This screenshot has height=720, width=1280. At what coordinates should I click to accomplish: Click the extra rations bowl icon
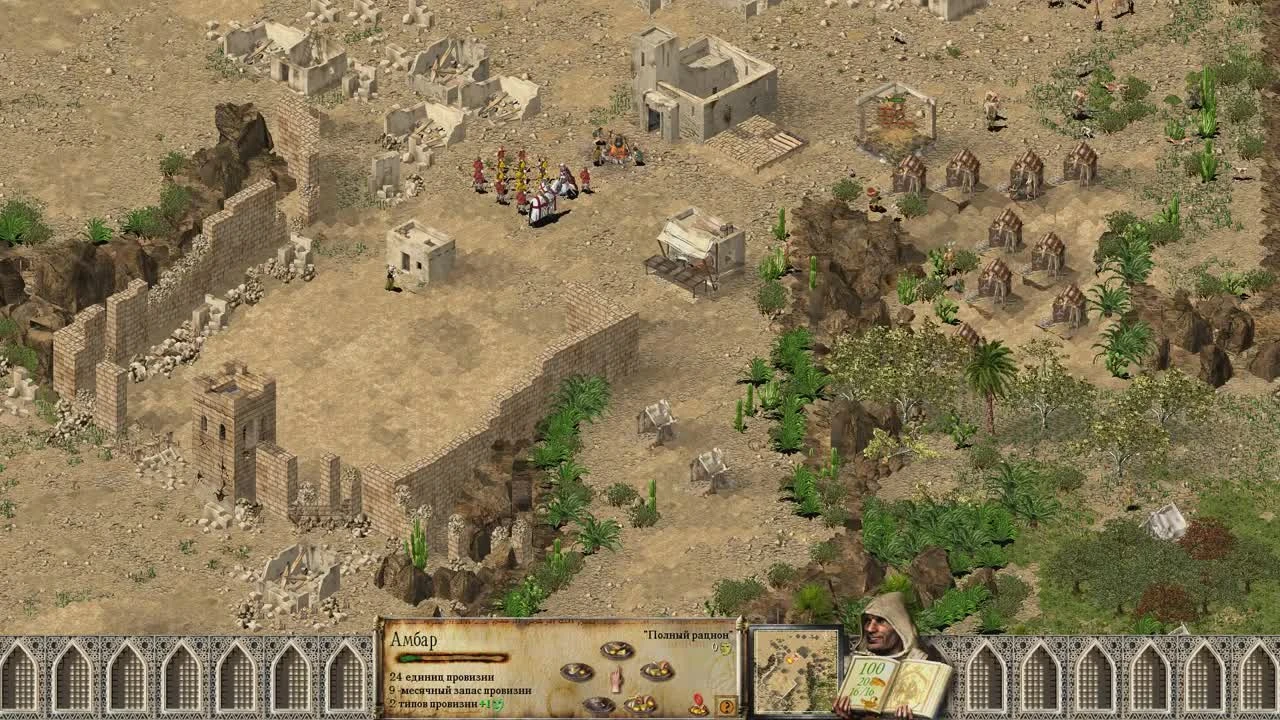(x=658, y=671)
